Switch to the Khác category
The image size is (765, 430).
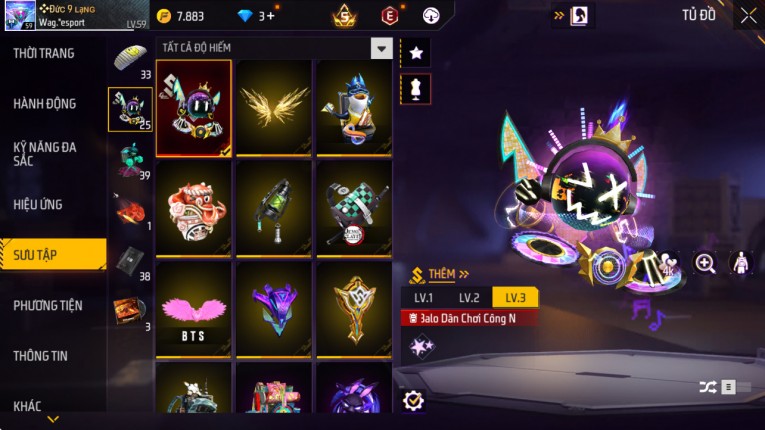pyautogui.click(x=28, y=405)
